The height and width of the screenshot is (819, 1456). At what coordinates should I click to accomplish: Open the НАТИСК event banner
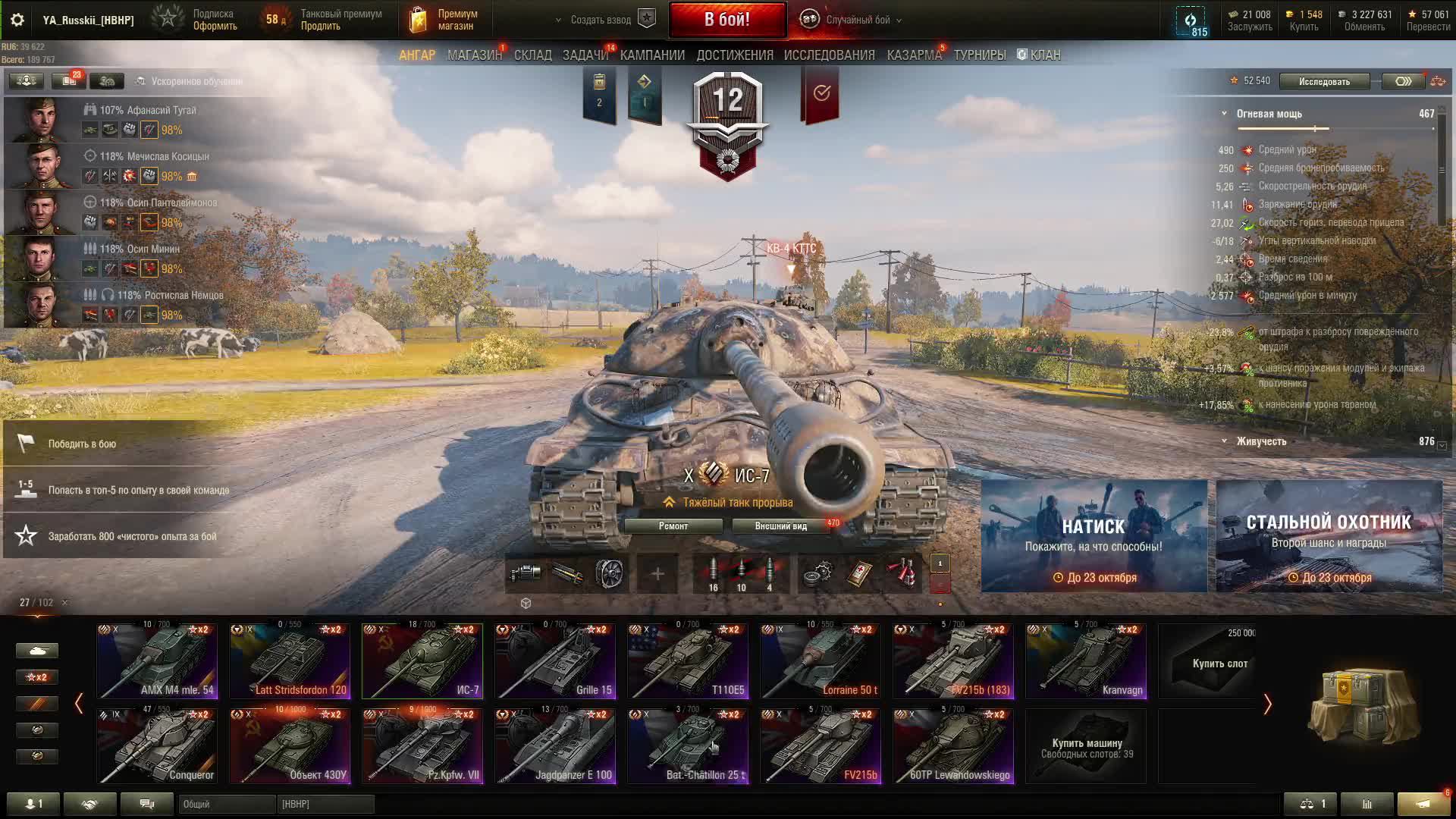[1094, 536]
